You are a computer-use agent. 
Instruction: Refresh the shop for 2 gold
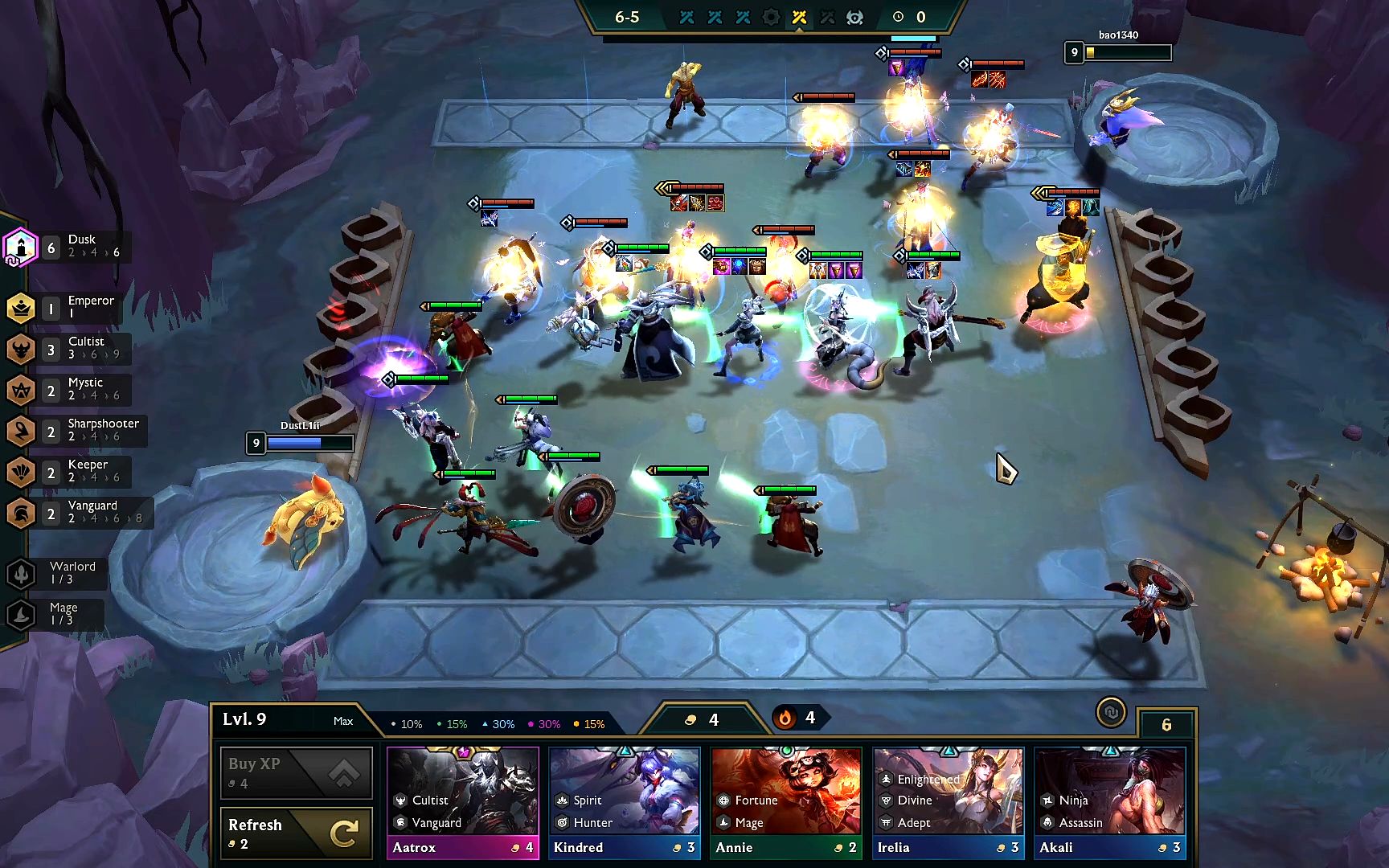click(296, 833)
